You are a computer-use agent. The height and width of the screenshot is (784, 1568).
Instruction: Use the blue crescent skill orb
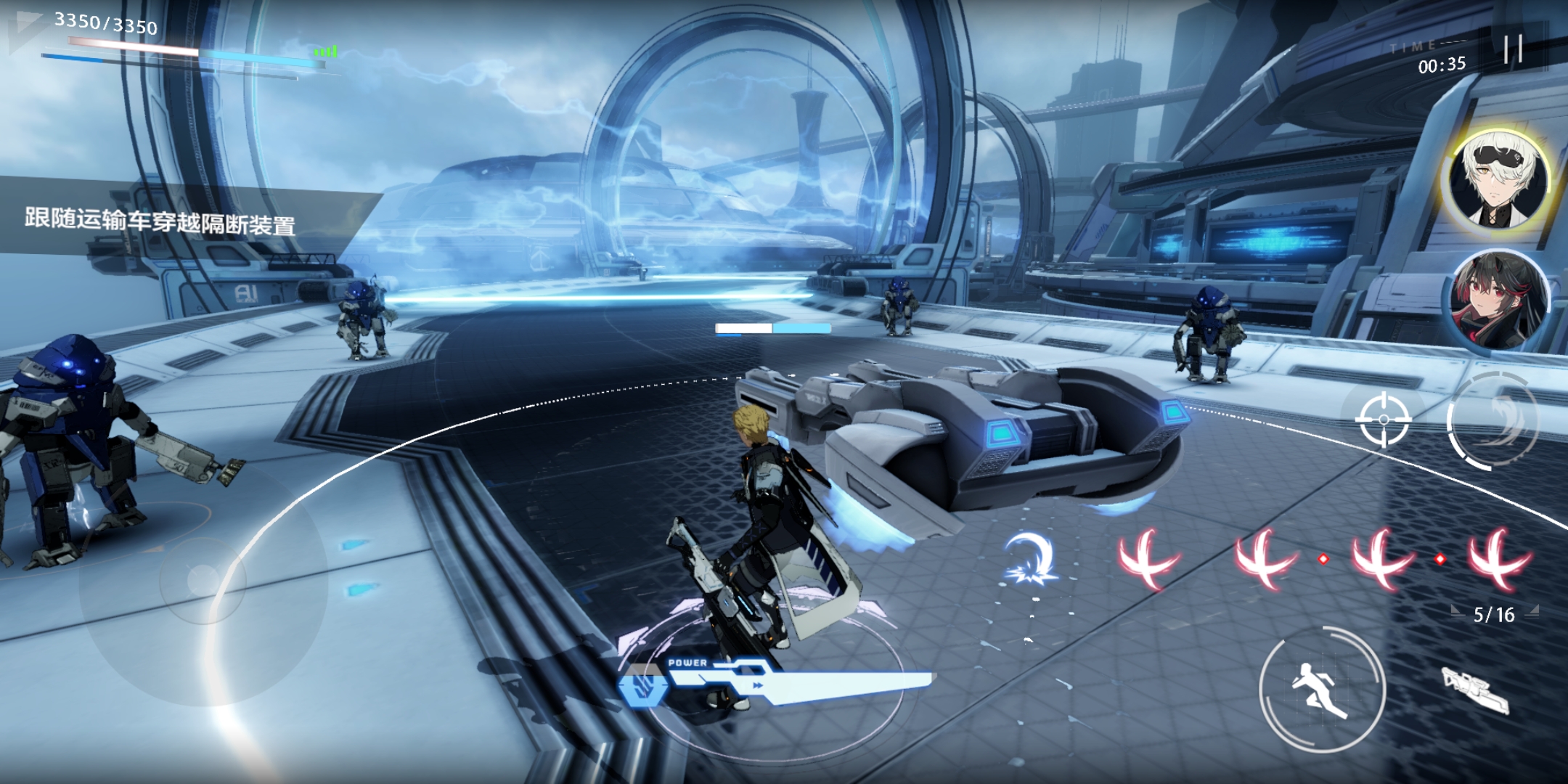(1031, 559)
